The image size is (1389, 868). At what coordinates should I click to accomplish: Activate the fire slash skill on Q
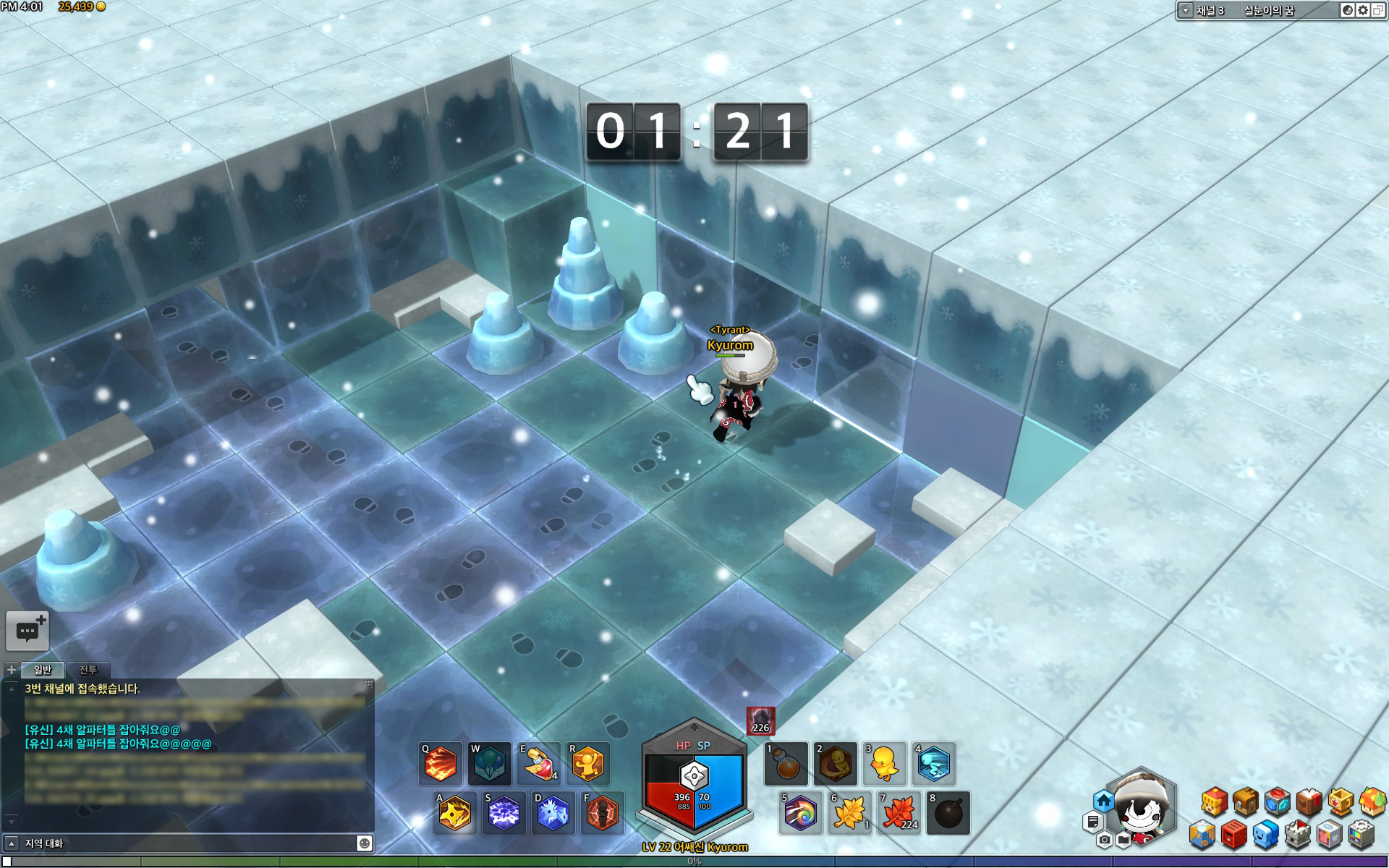click(441, 764)
